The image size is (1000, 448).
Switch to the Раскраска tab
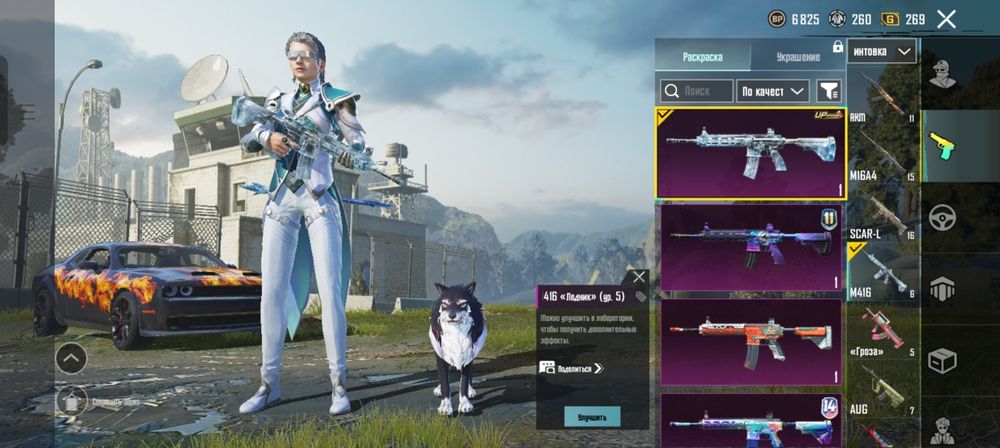[x=702, y=57]
